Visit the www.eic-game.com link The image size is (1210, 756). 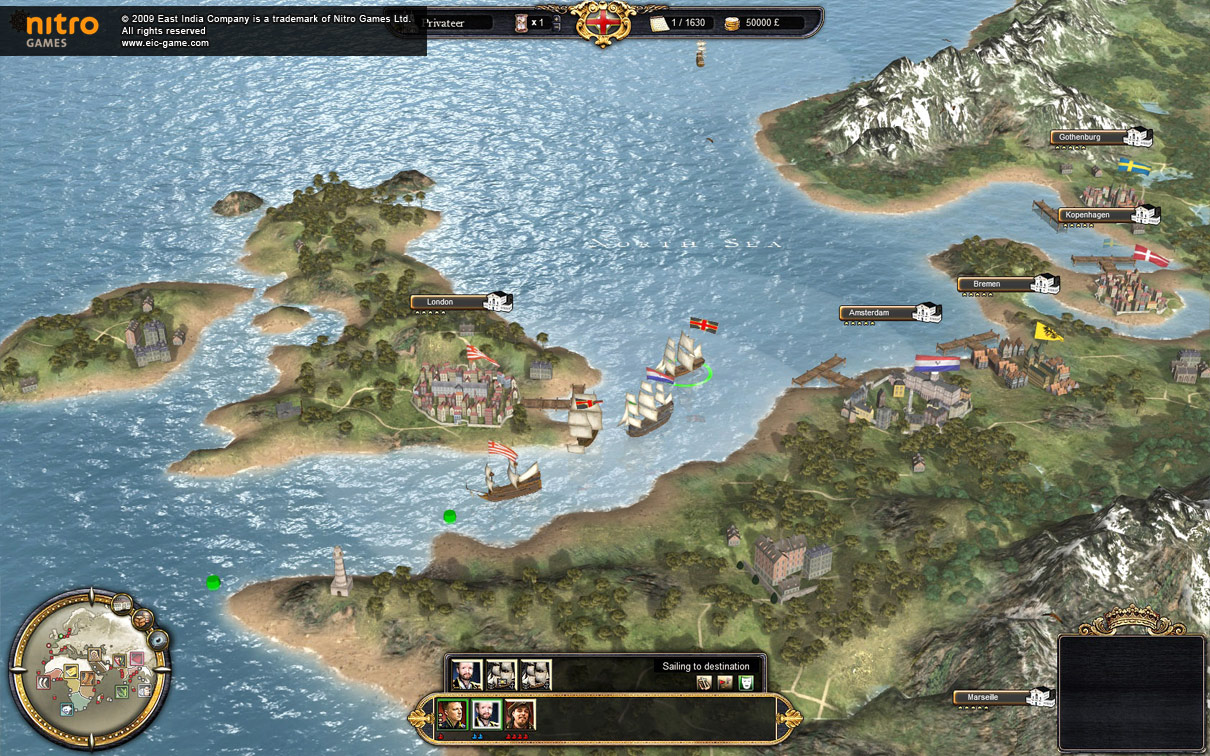click(x=165, y=43)
